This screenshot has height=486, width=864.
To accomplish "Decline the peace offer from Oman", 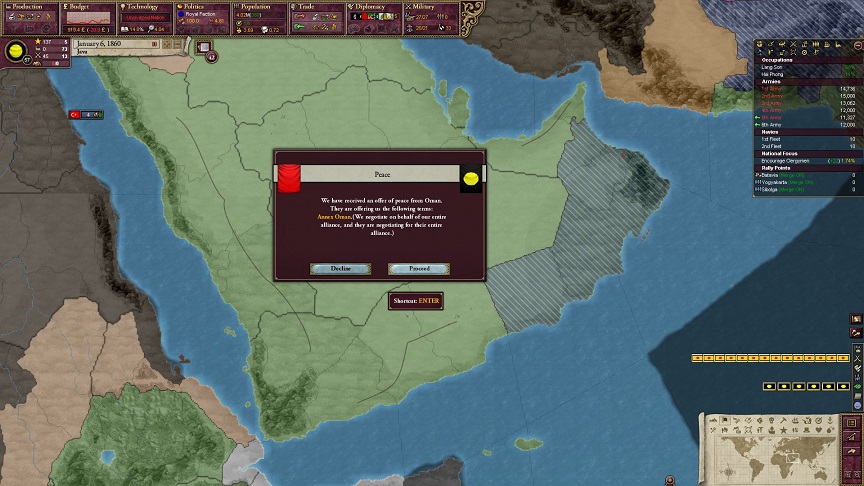I will click(340, 269).
